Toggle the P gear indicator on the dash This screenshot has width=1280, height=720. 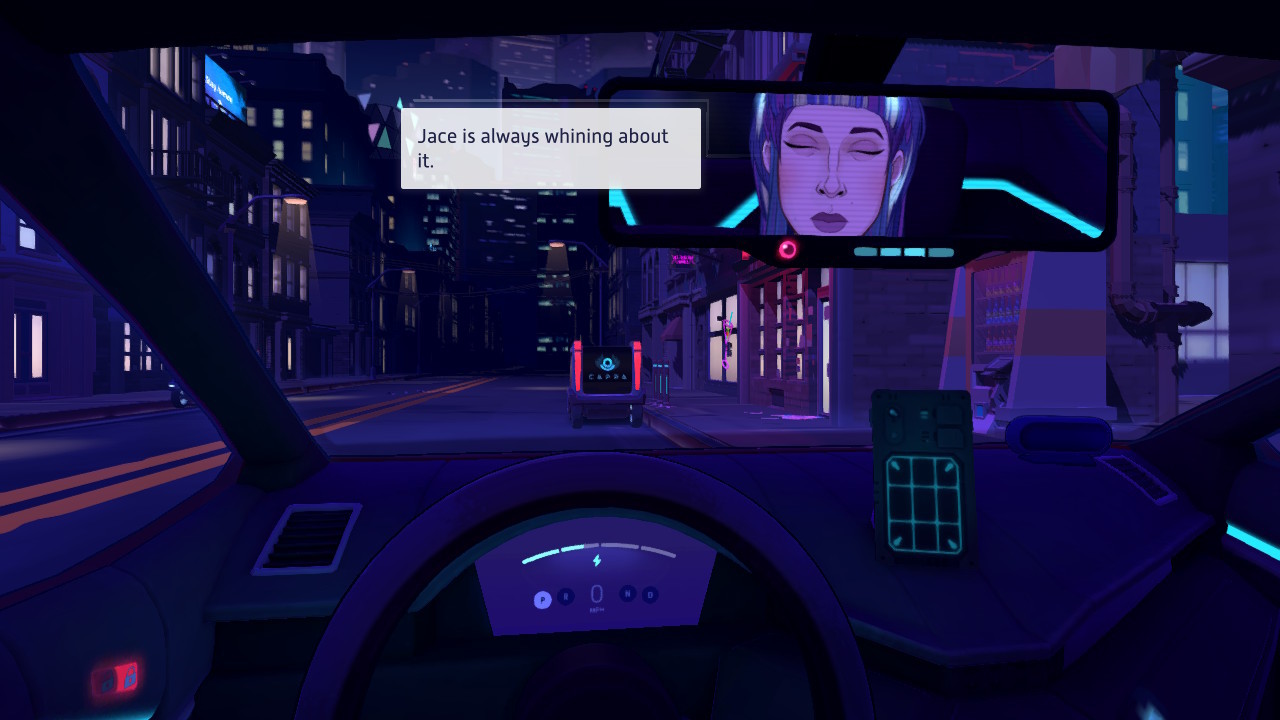coord(542,598)
